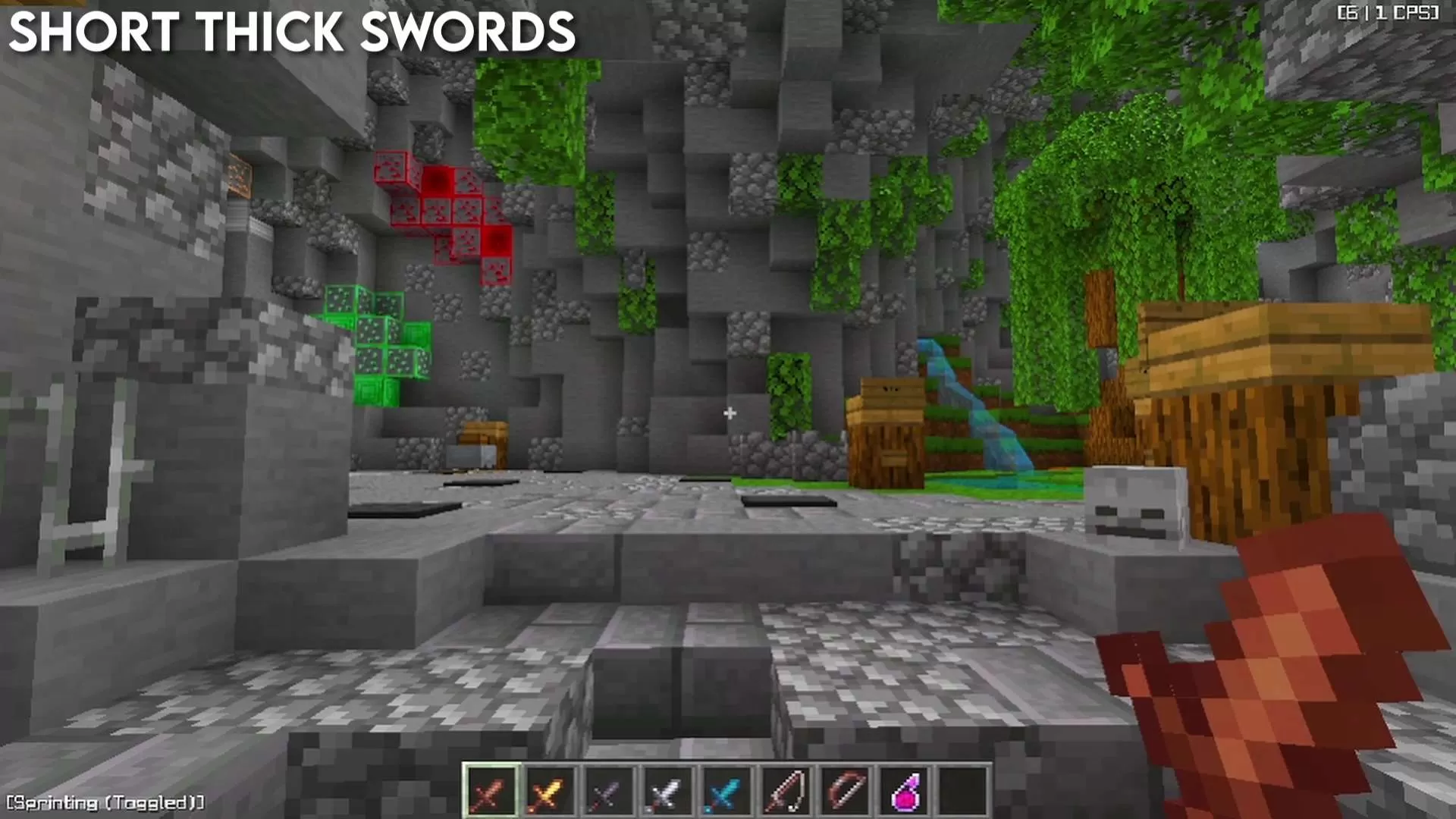
Task: Click the crosshair at screen center
Action: (730, 413)
